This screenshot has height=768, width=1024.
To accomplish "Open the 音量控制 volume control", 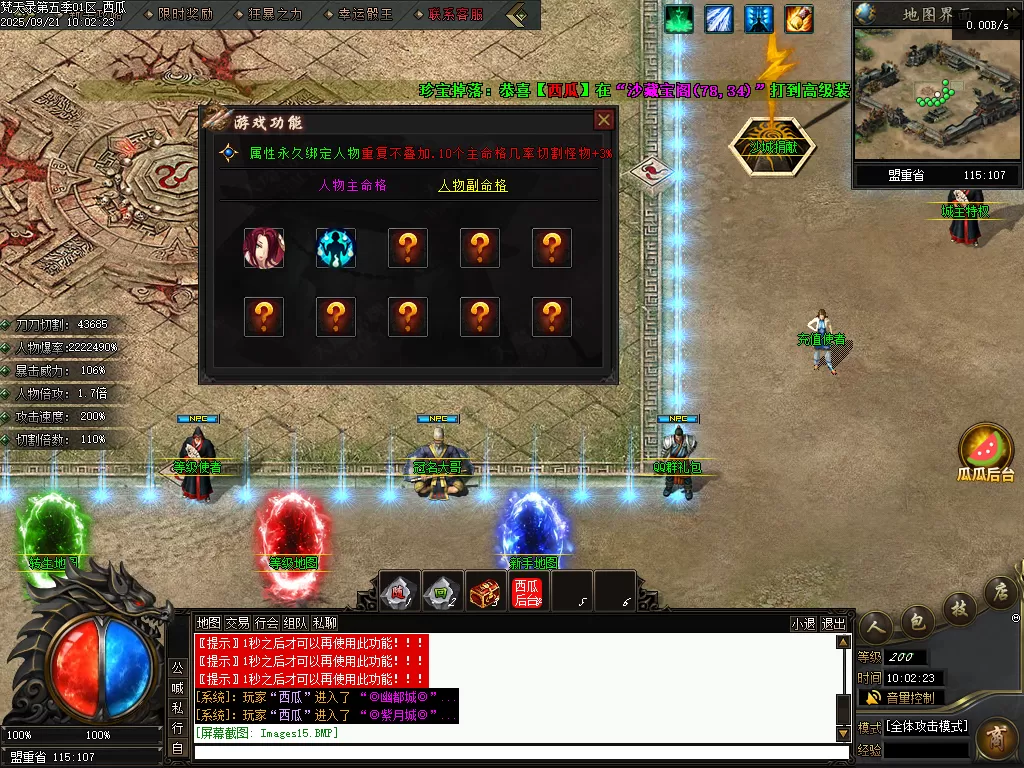I will click(901, 697).
